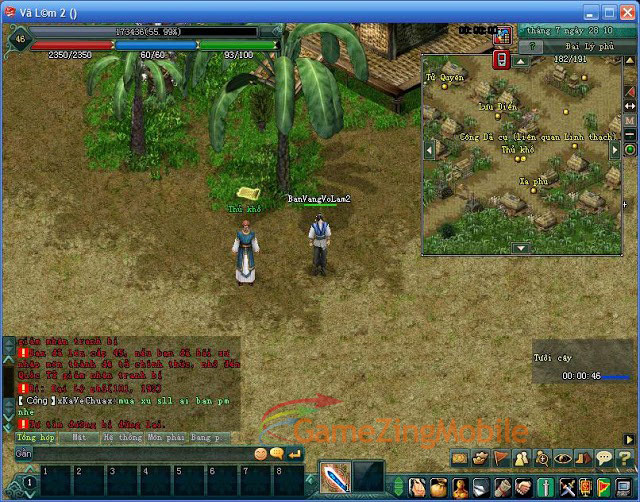Toggle the M map button
This screenshot has height=502, width=640.
(630, 120)
